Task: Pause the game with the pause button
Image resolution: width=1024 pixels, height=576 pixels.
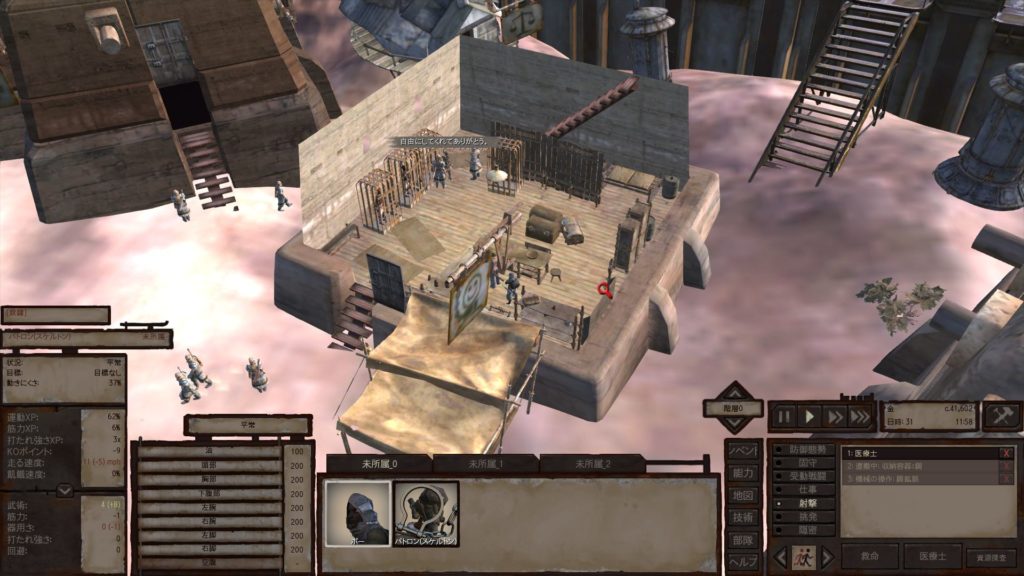Action: tap(785, 416)
